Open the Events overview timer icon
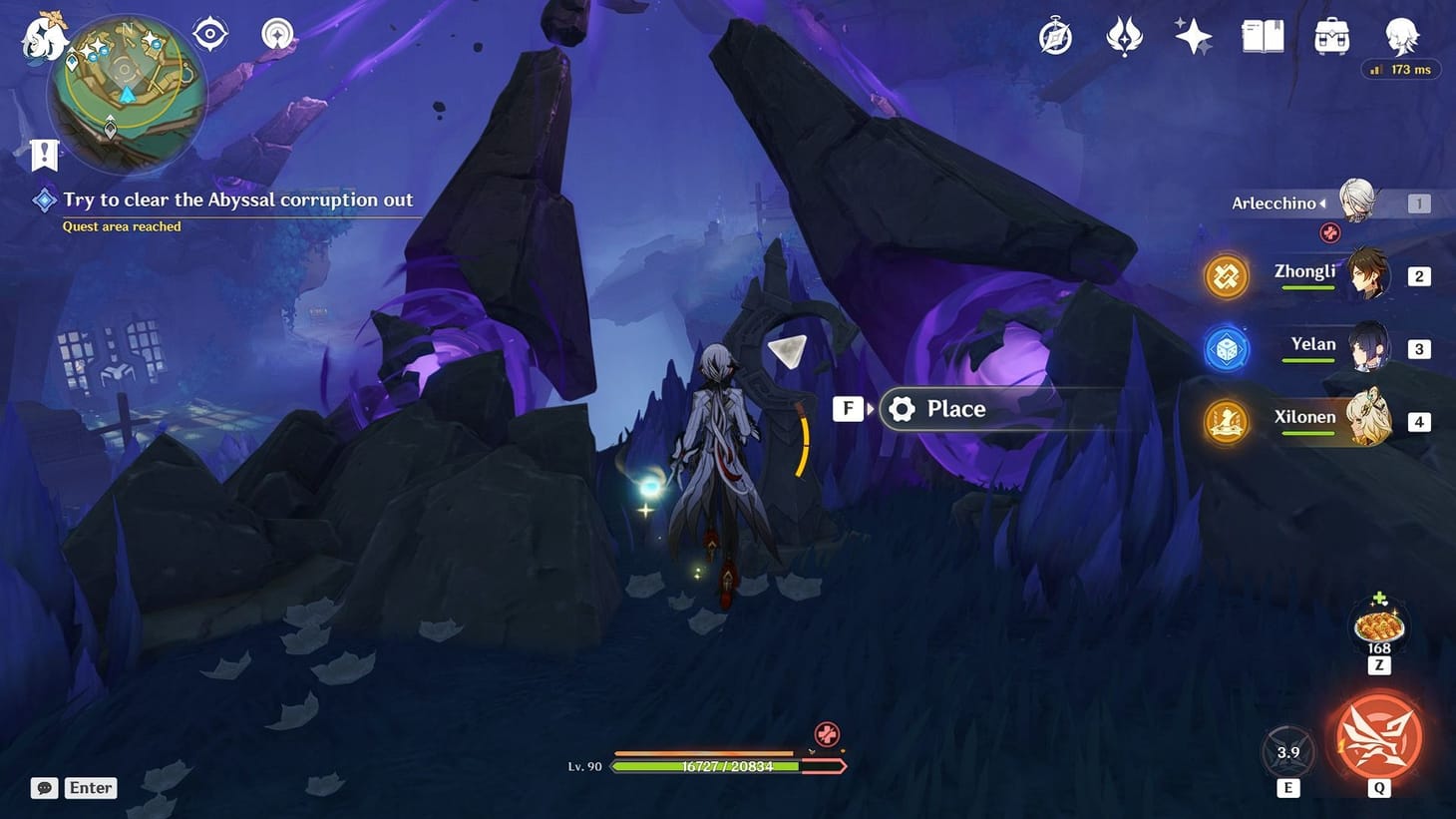The image size is (1456, 819). 1054,36
